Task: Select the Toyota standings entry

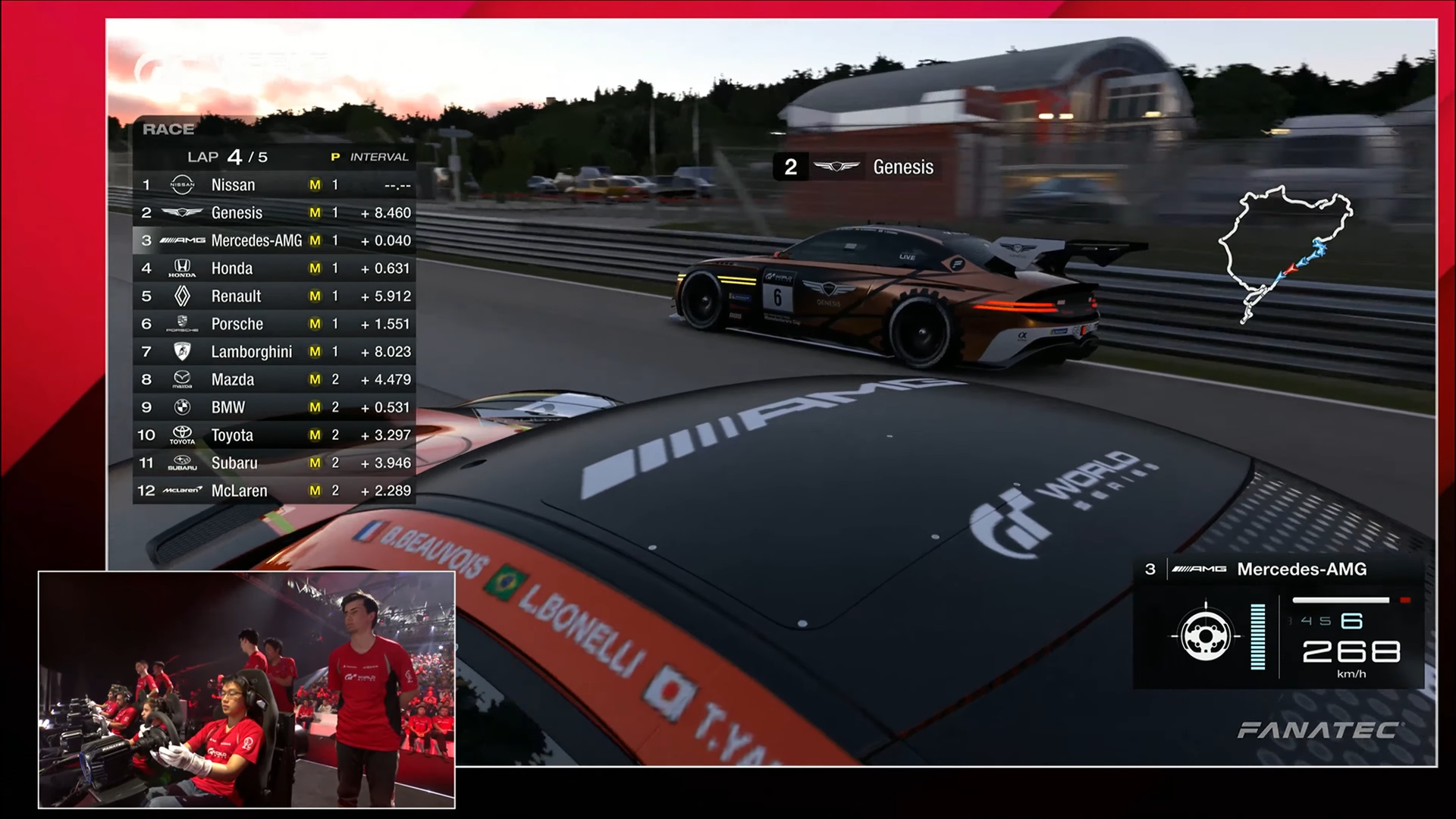Action: point(275,435)
